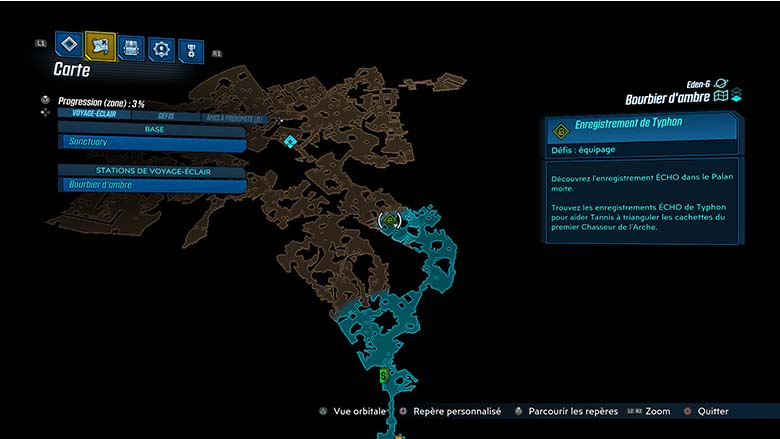Show the Défis sub-tab

165,116
